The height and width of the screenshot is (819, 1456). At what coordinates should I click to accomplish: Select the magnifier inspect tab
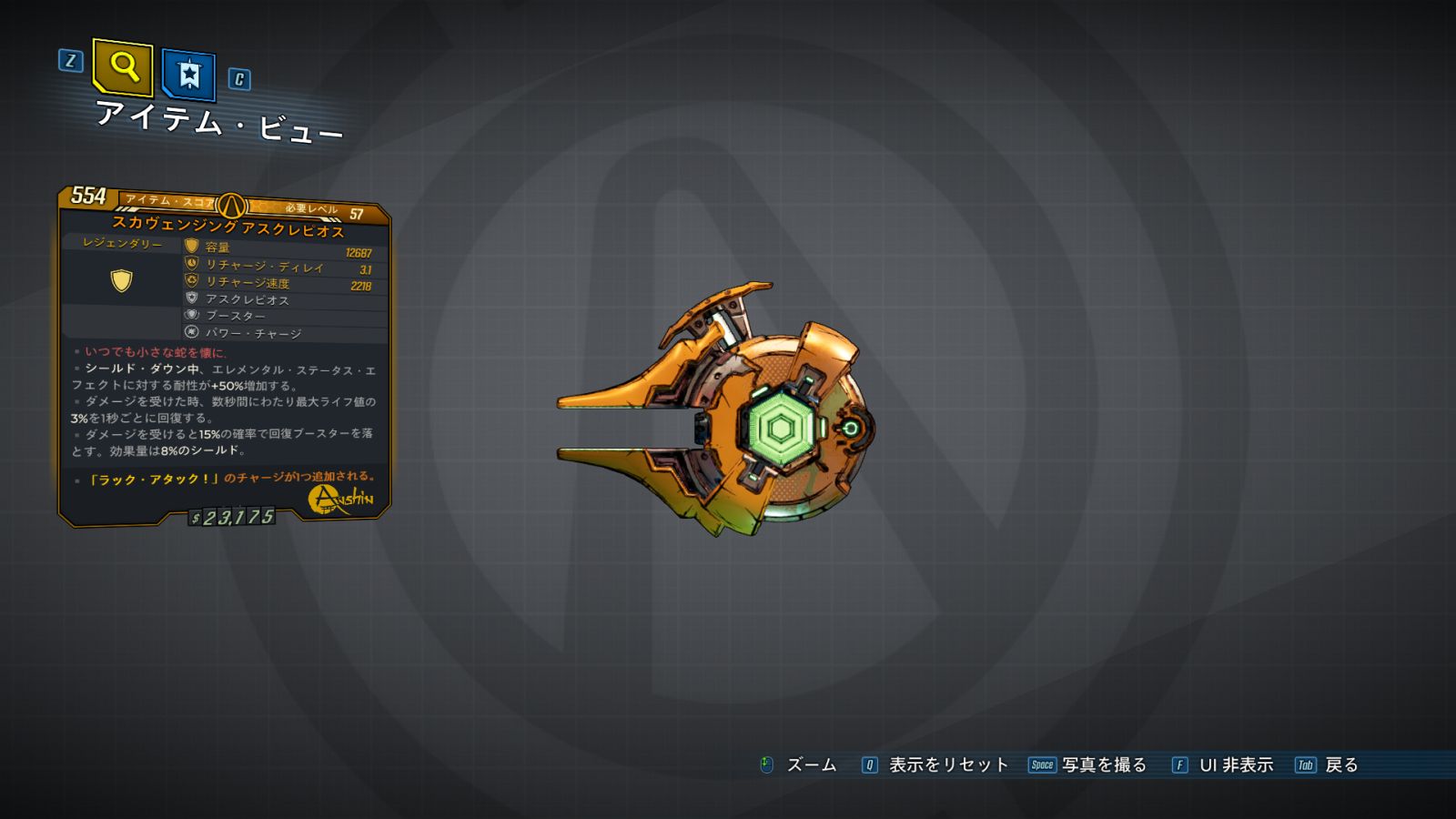pyautogui.click(x=123, y=66)
